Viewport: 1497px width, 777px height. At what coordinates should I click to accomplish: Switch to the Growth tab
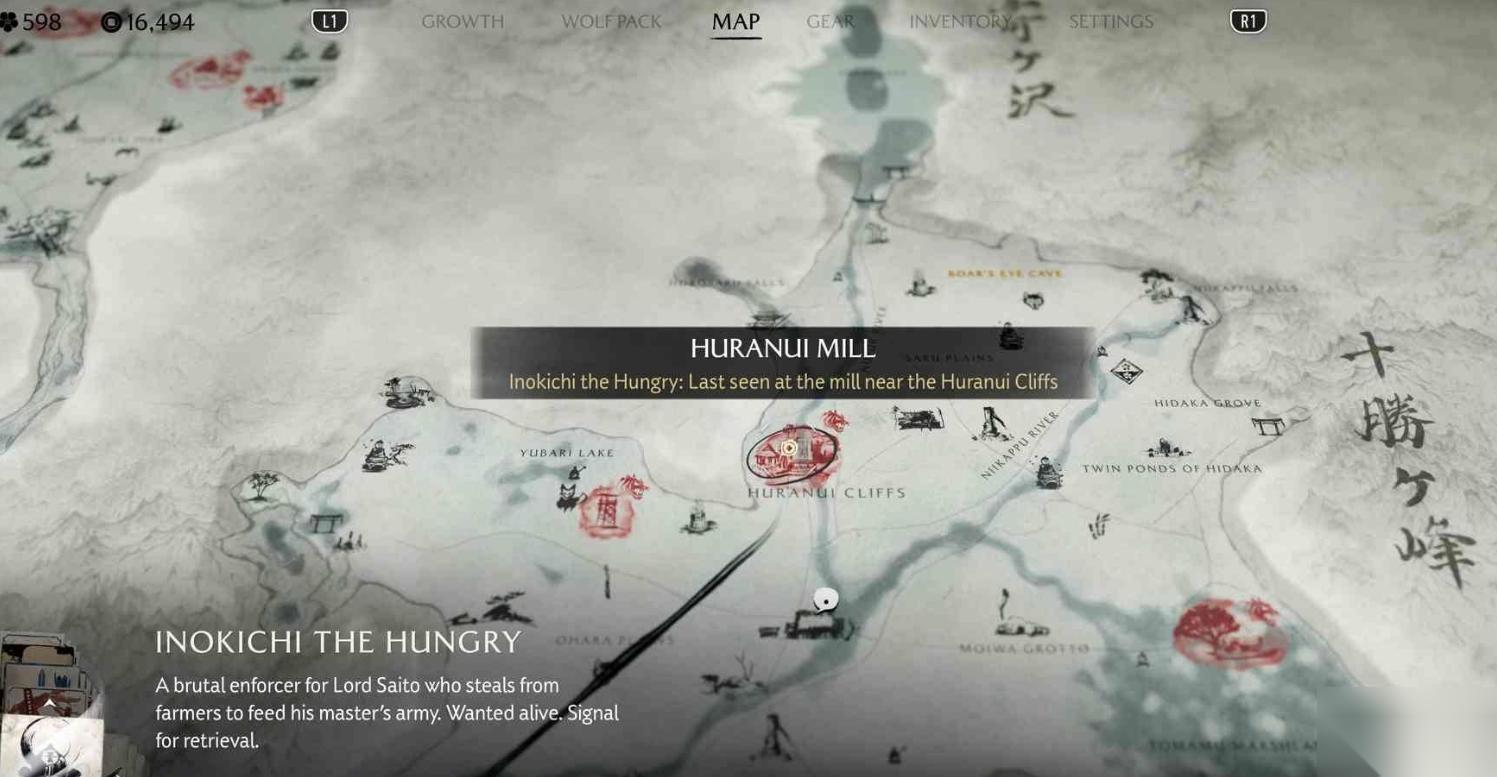coord(462,22)
